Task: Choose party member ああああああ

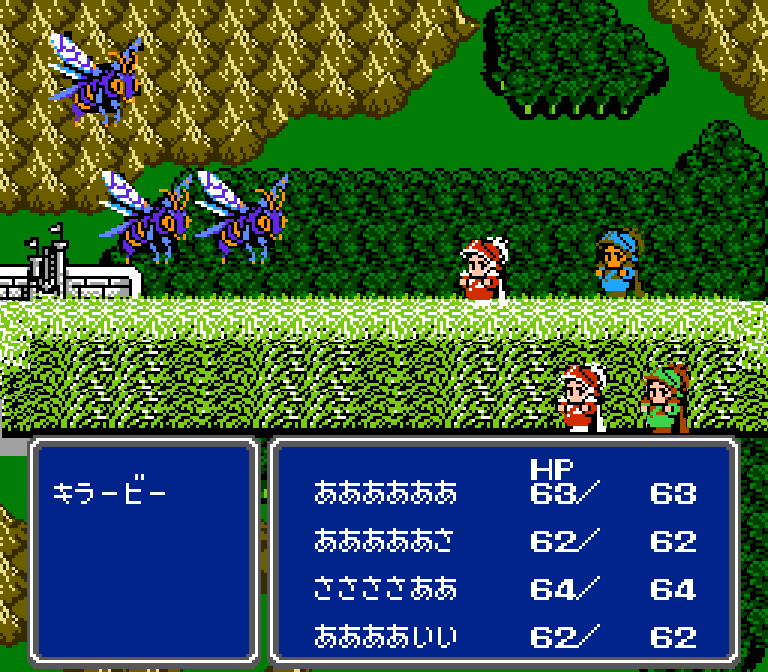Action: click(x=385, y=493)
